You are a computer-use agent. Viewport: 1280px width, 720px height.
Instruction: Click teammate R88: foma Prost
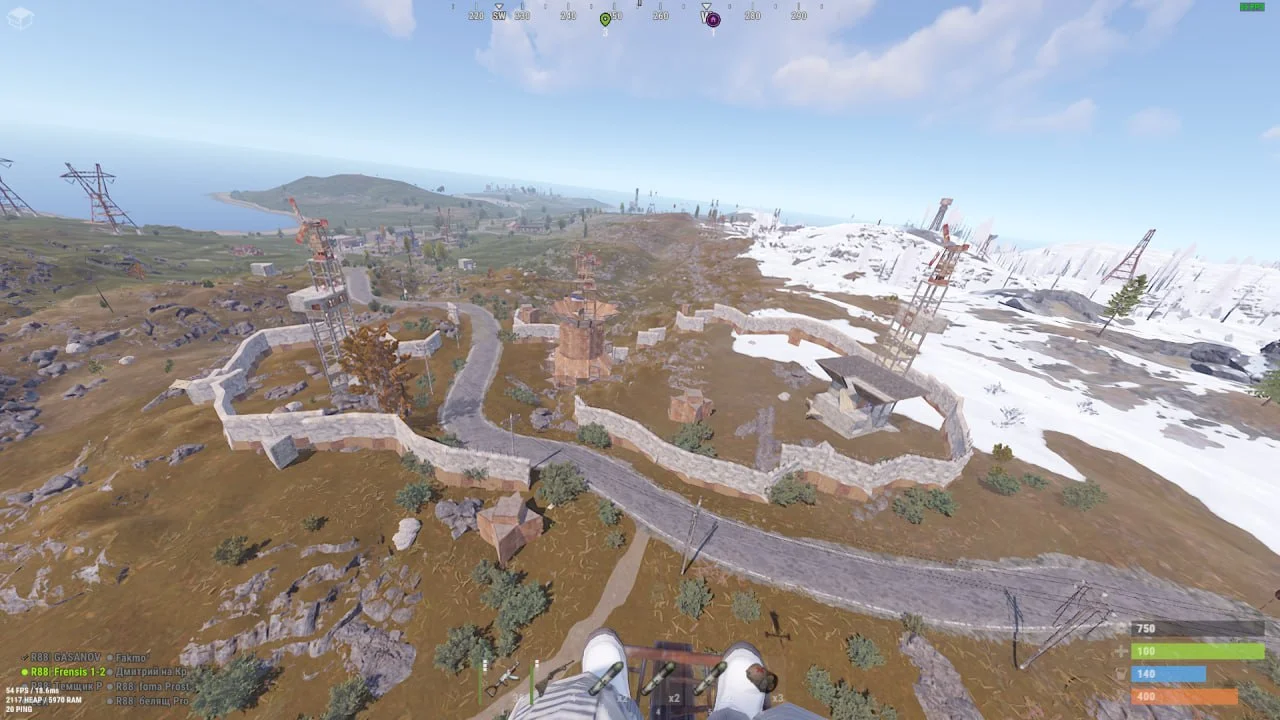(x=150, y=687)
